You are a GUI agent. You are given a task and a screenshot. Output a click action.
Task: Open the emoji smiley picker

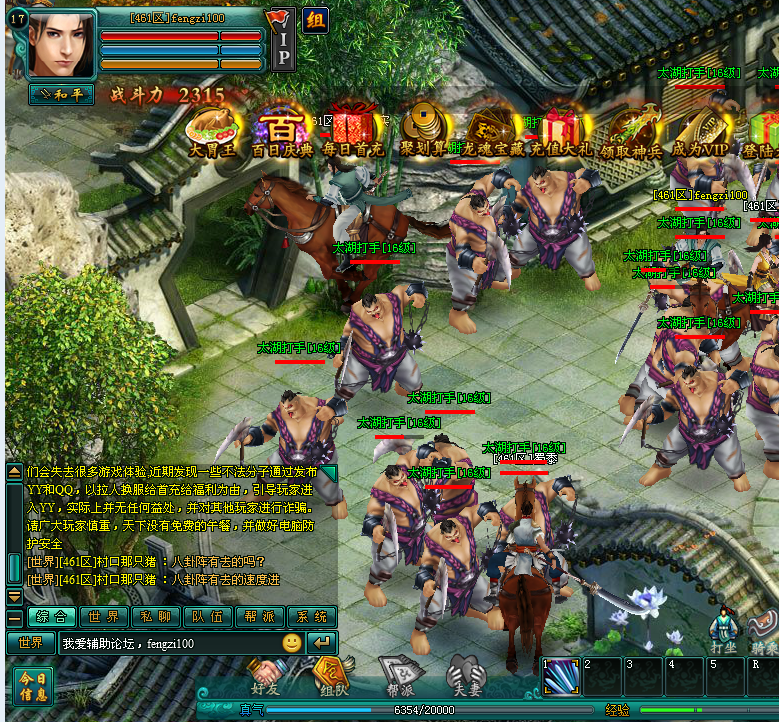pyautogui.click(x=291, y=643)
